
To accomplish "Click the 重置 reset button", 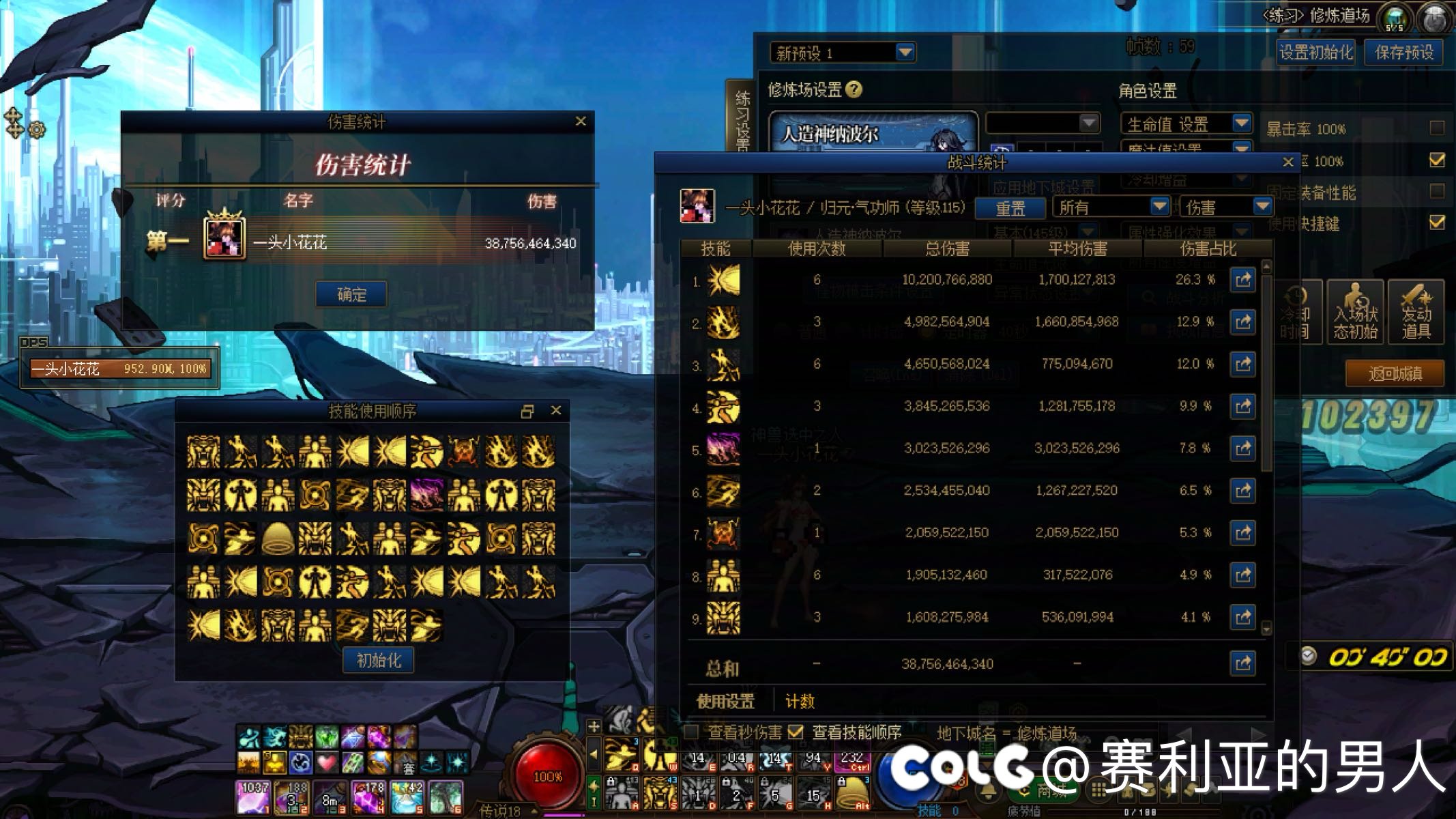I will (1010, 208).
